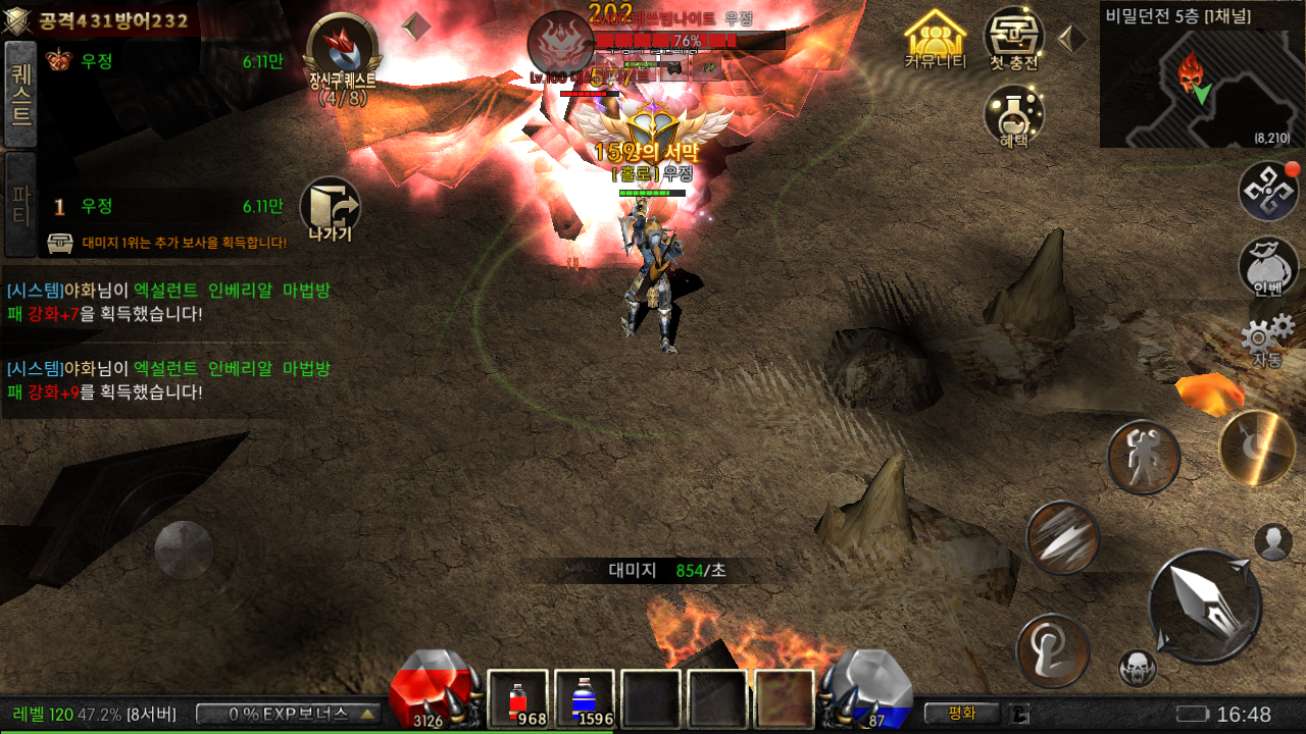Open the 장신구 퀘스트 tracker icon
This screenshot has height=734, width=1306.
342,52
